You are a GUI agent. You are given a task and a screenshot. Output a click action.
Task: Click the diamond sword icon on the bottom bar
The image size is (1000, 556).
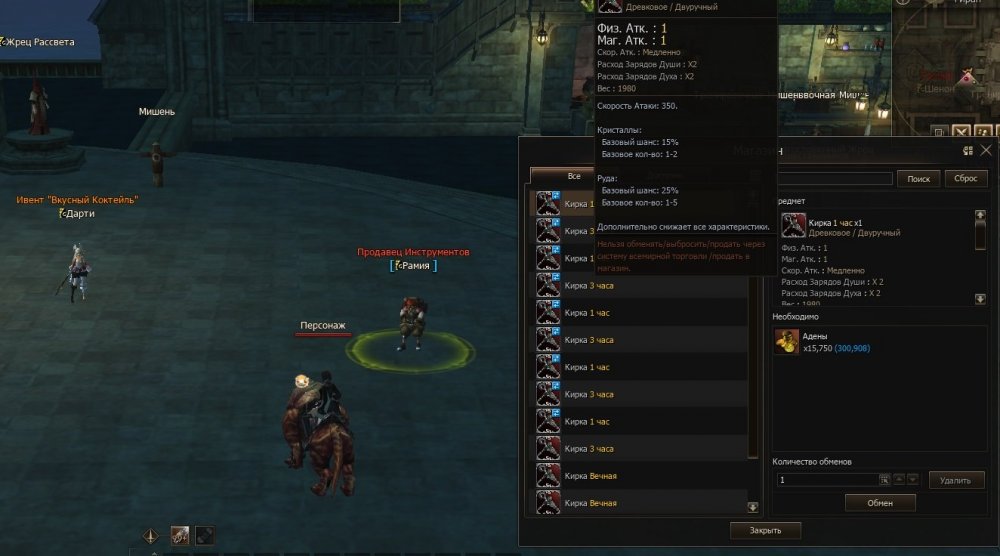pyautogui.click(x=151, y=535)
